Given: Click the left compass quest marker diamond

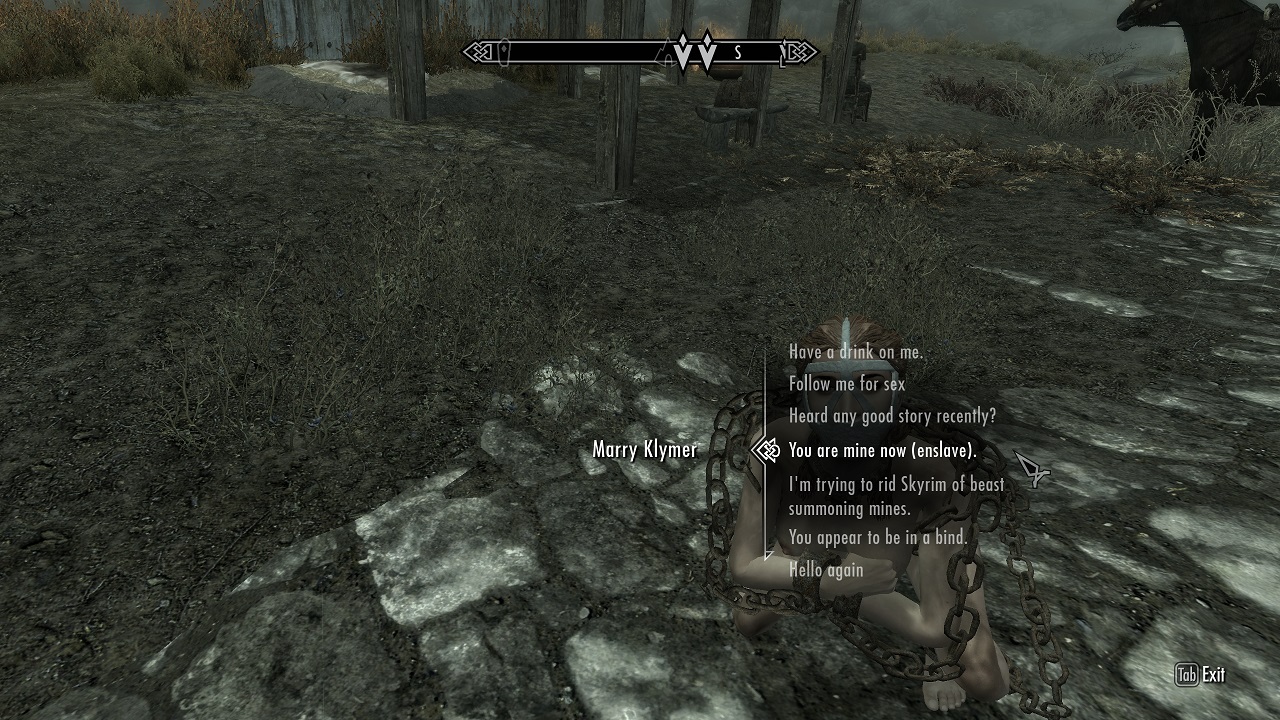Looking at the screenshot, I should (x=682, y=50).
